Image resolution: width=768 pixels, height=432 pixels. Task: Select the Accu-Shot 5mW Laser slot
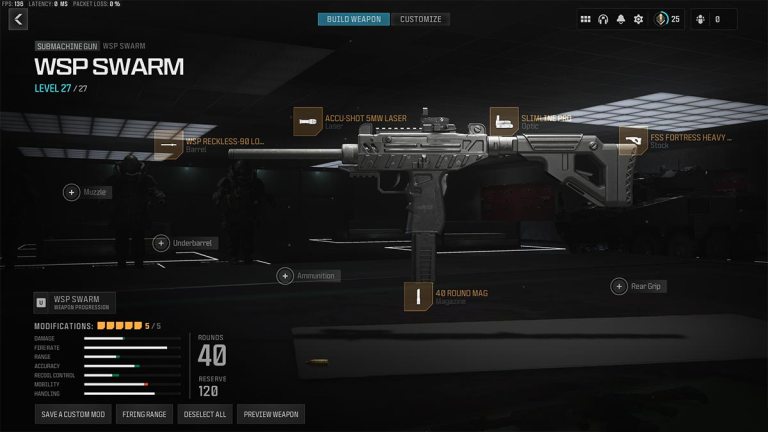pos(307,122)
